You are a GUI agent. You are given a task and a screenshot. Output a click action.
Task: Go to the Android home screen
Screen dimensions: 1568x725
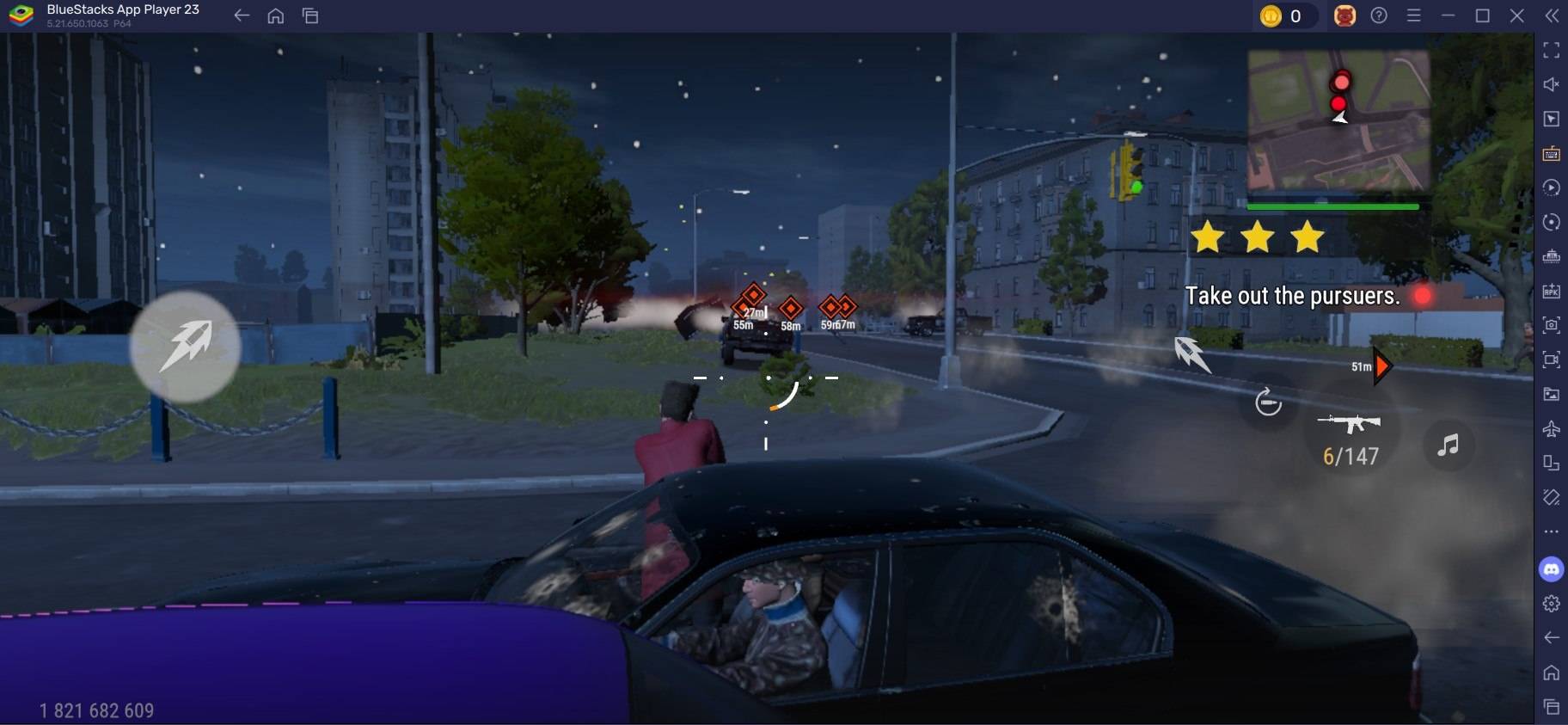275,15
